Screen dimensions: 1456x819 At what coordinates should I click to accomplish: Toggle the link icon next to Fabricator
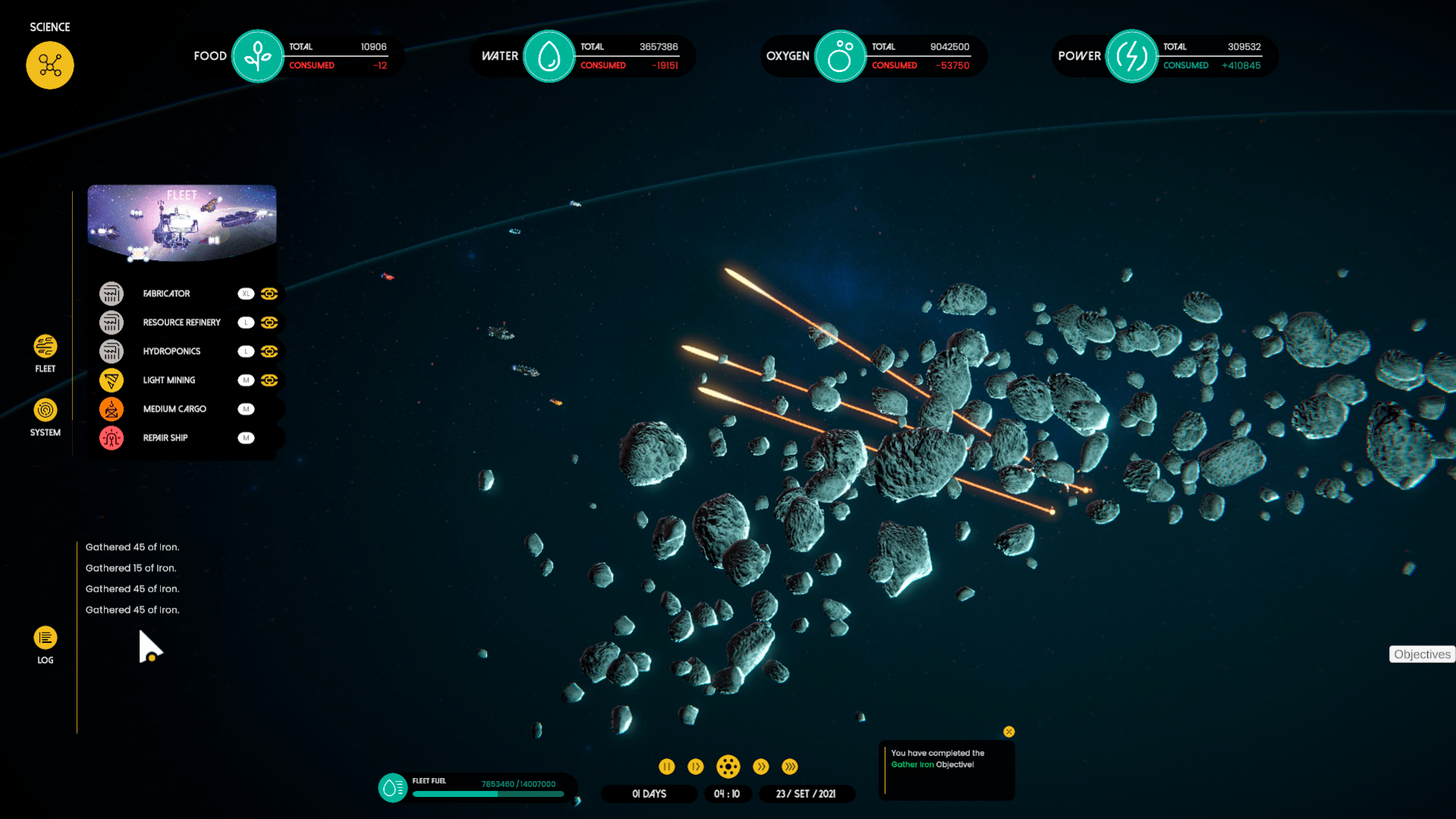click(269, 293)
